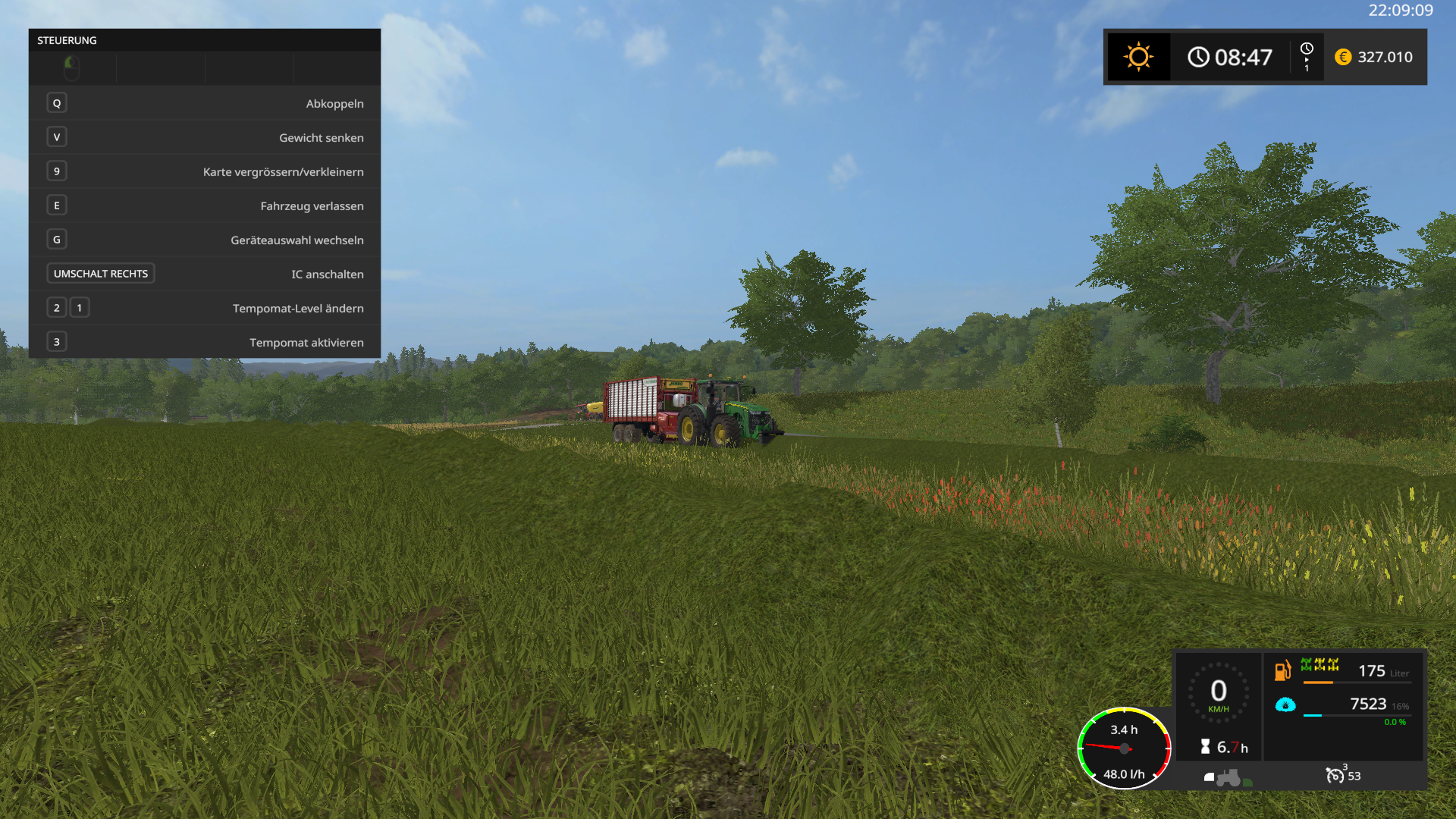Select the grey tractor vehicle schema icon
This screenshot has height=819, width=1456.
[x=1228, y=777]
